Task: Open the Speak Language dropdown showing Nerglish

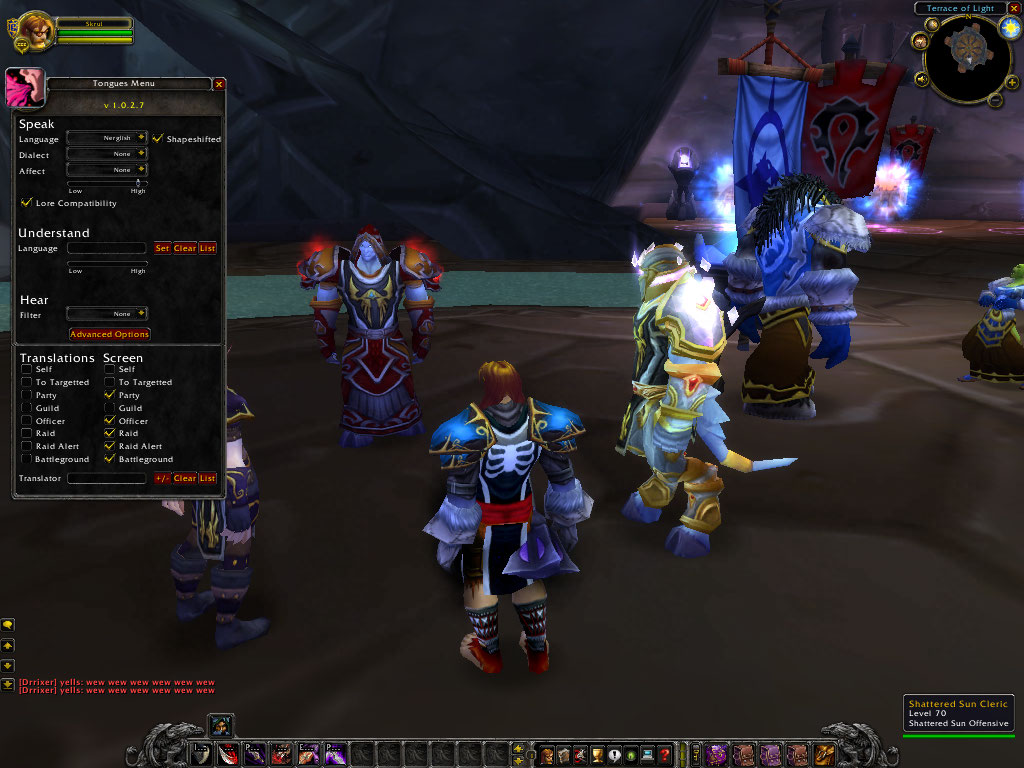Action: click(141, 138)
